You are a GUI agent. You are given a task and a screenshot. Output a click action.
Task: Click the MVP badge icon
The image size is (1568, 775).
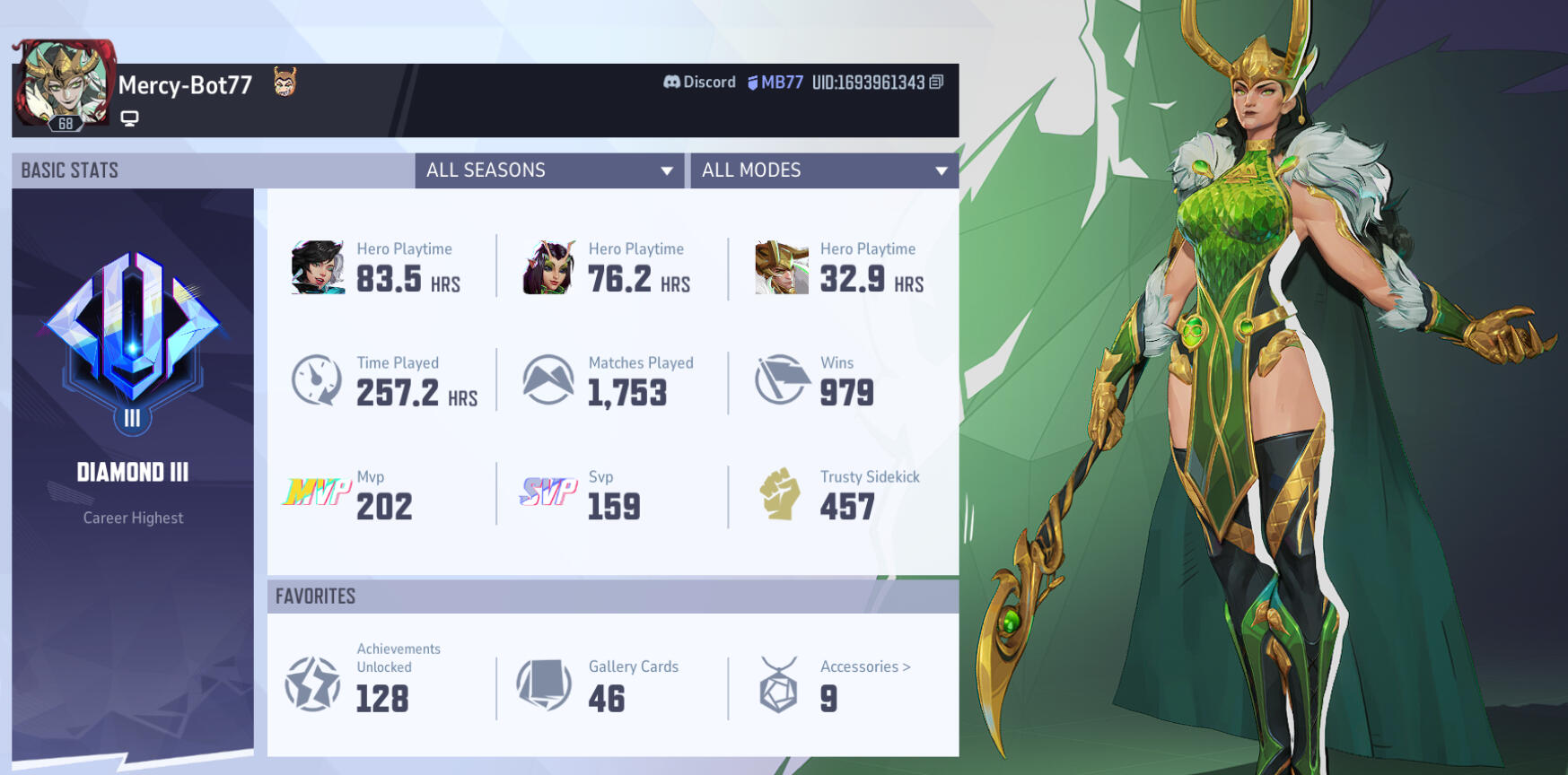[317, 493]
